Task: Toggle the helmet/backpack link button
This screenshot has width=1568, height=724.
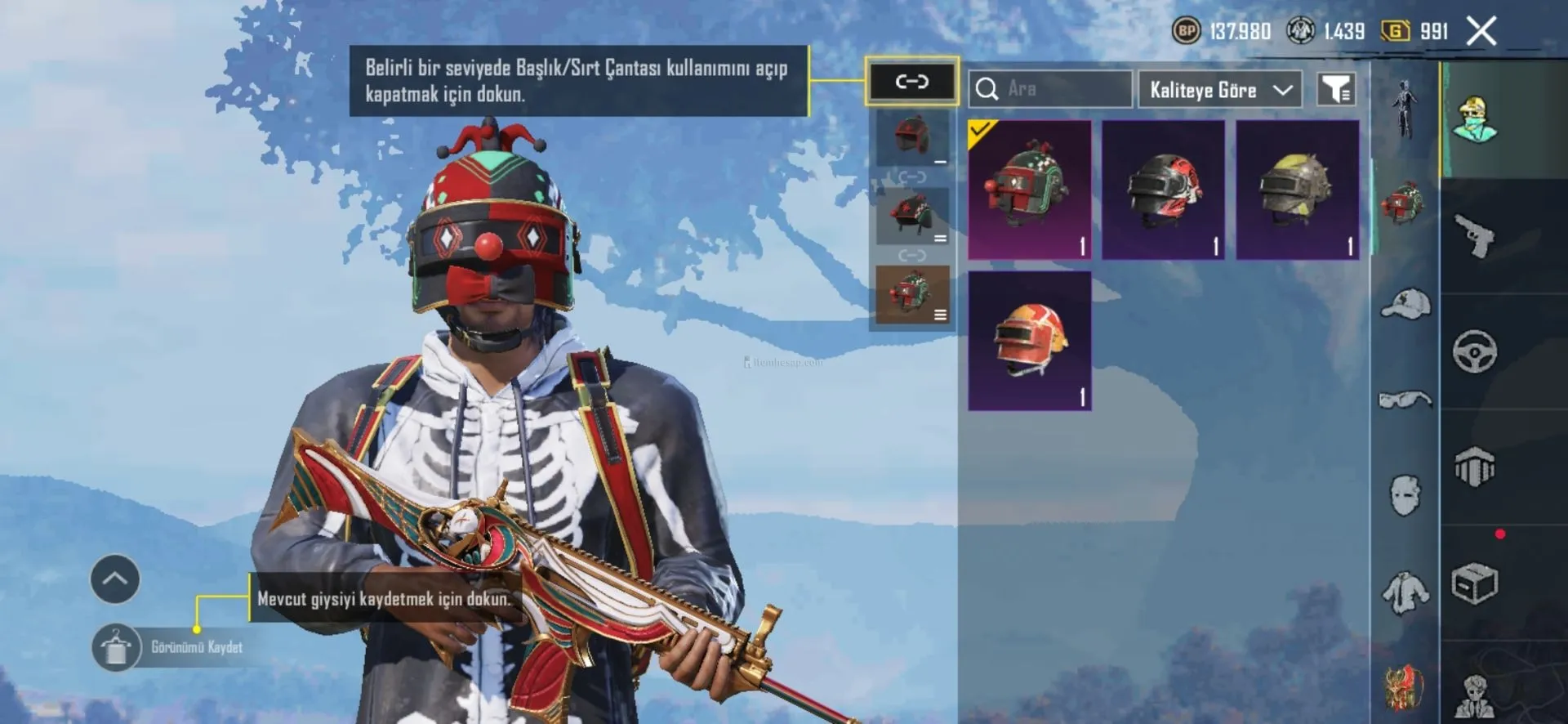Action: click(911, 81)
